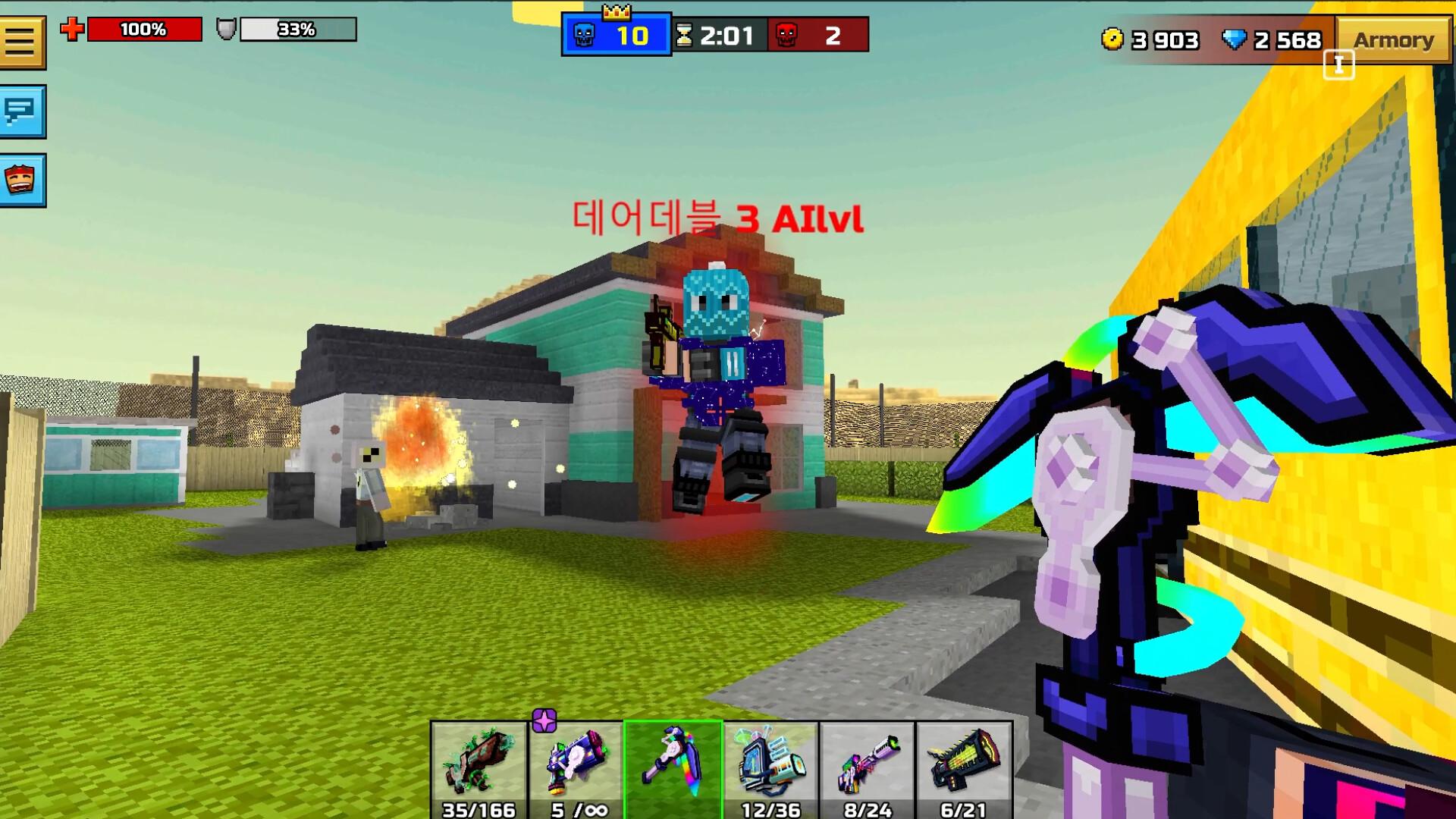Click the hourglass match timer icon
The height and width of the screenshot is (819, 1456).
[686, 33]
